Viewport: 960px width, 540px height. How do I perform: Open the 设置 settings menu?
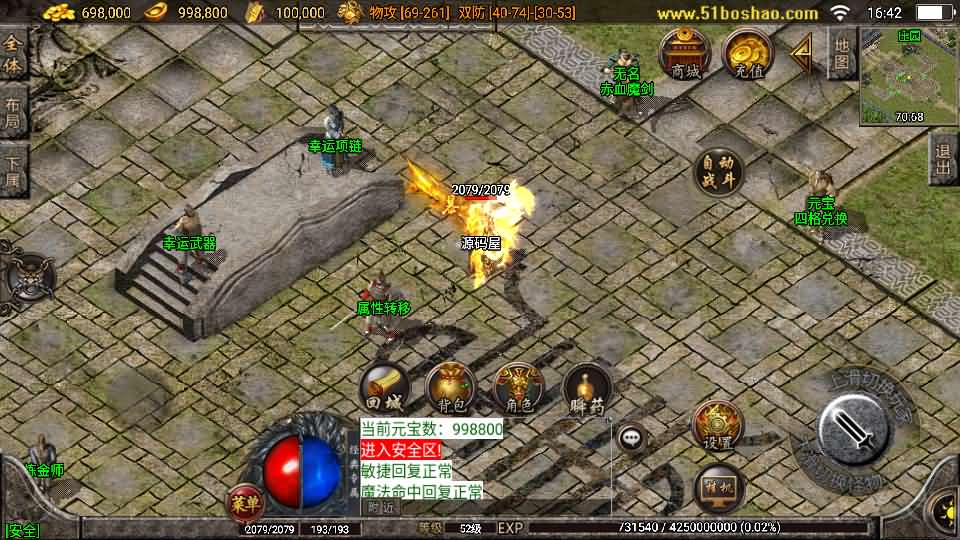pos(717,426)
